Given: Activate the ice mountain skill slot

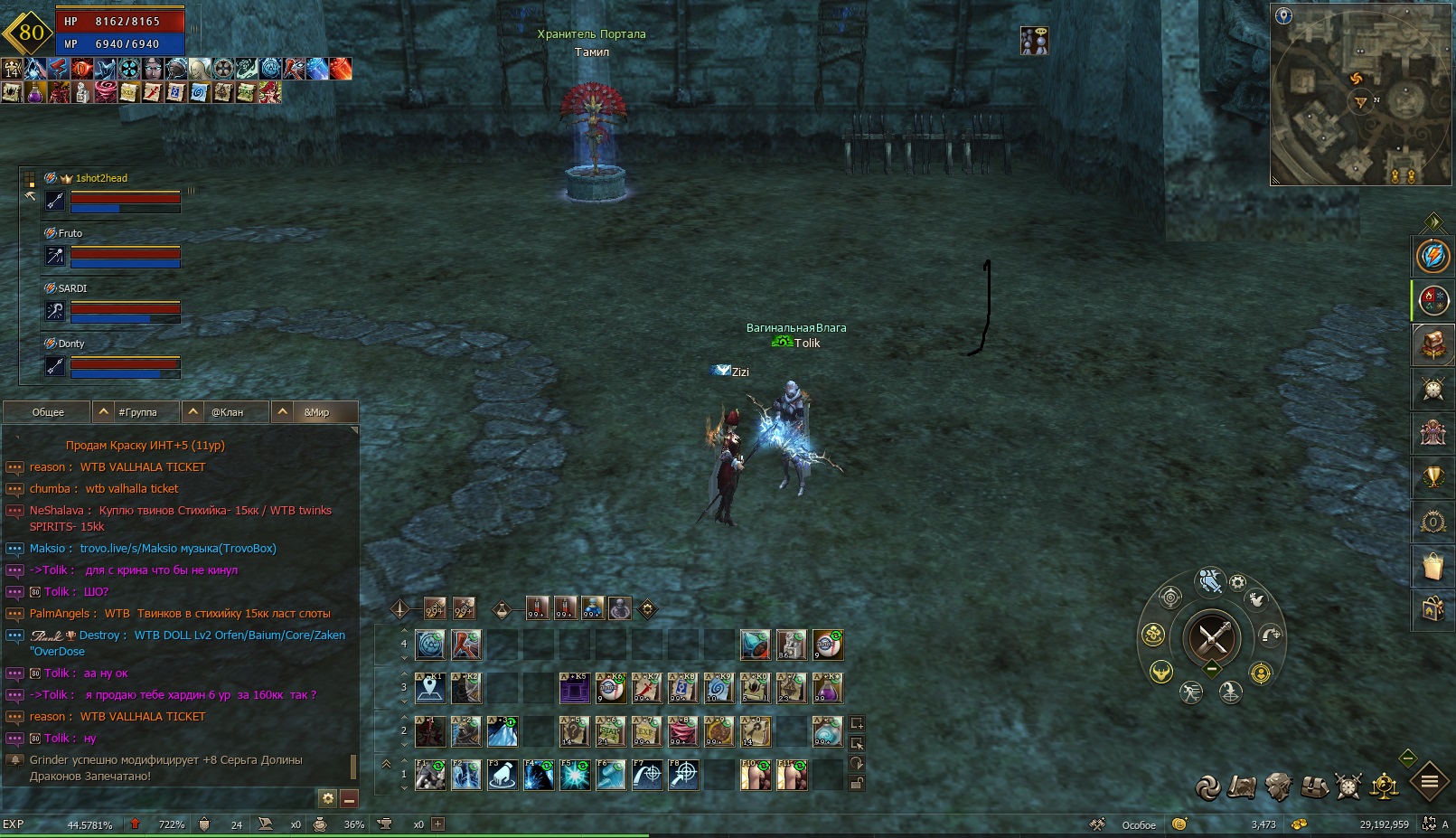Looking at the screenshot, I should point(503,731).
